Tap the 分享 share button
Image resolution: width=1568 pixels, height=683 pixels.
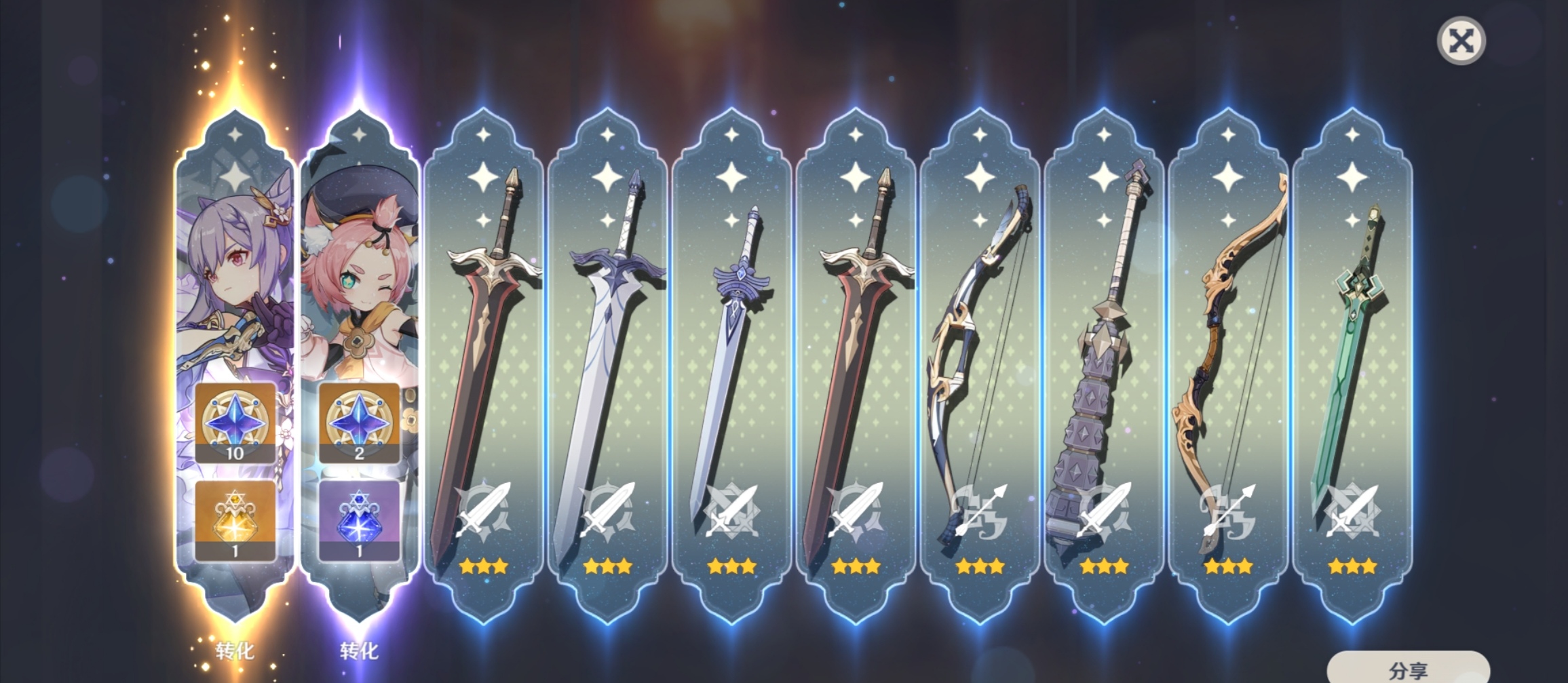click(x=1408, y=669)
